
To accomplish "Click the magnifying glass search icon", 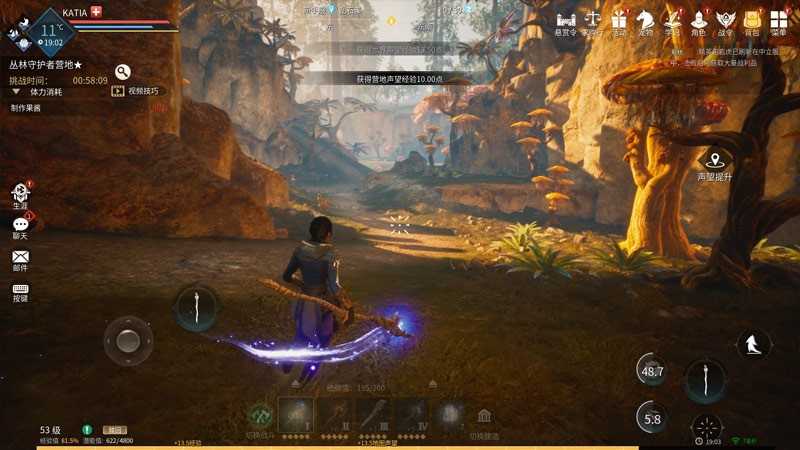I will point(123,72).
